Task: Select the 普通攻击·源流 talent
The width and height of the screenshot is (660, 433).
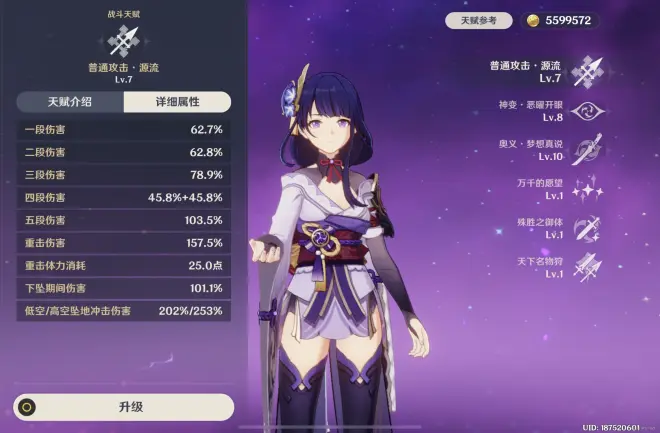Action: coord(584,70)
